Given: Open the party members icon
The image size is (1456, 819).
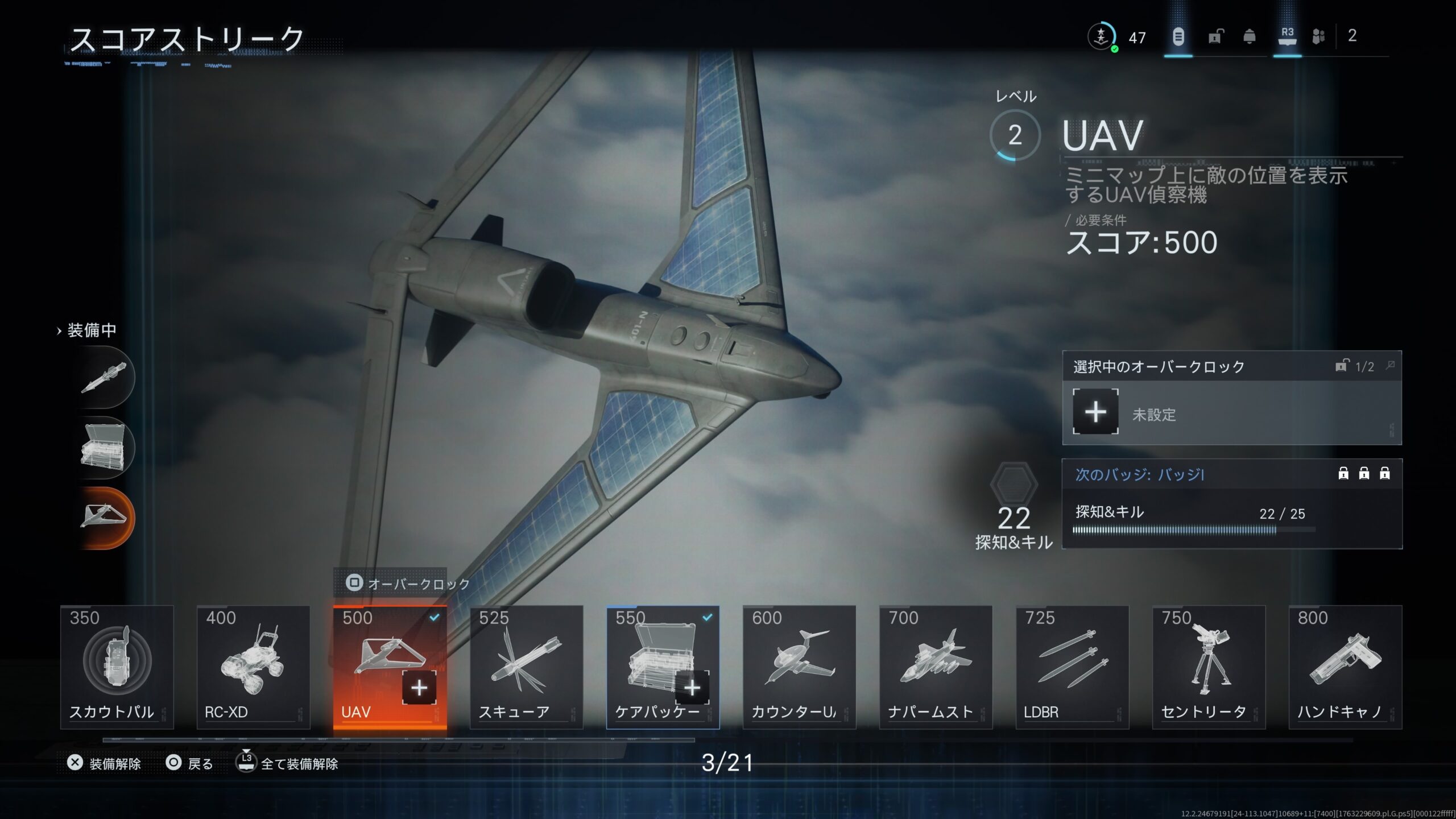Looking at the screenshot, I should (1318, 37).
